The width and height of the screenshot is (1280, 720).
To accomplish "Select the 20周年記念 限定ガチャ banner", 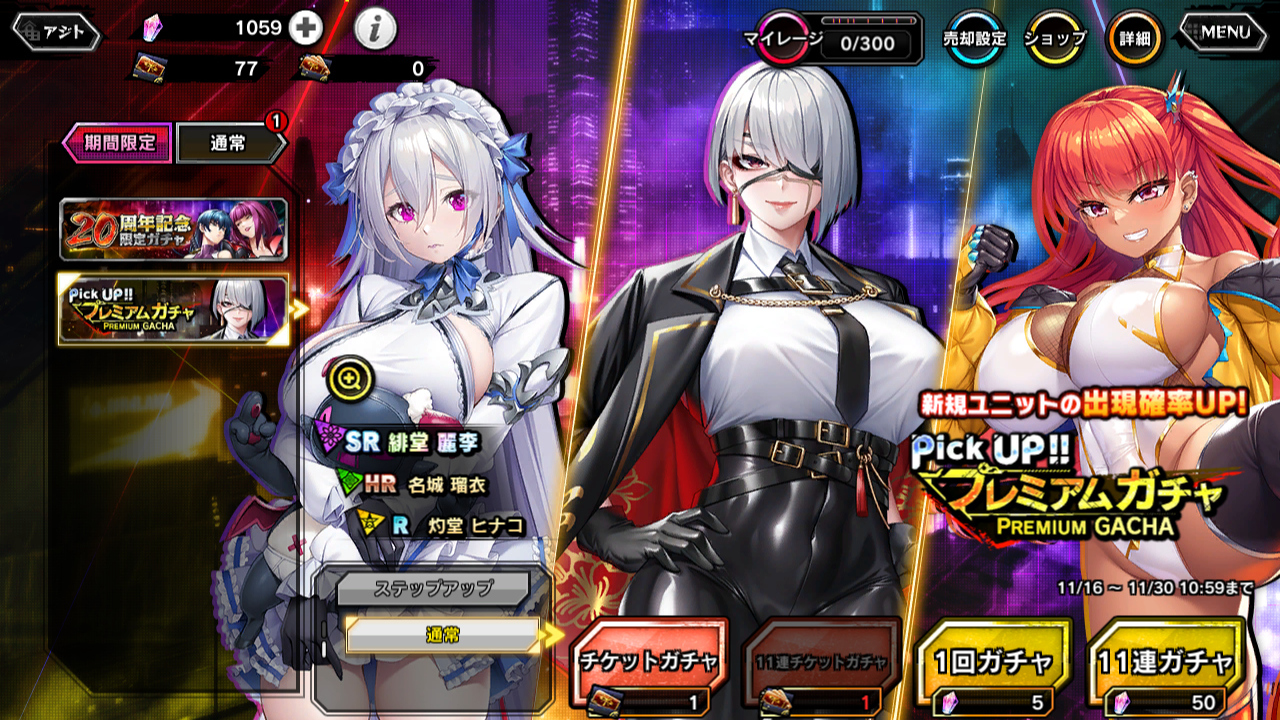I will coord(173,230).
